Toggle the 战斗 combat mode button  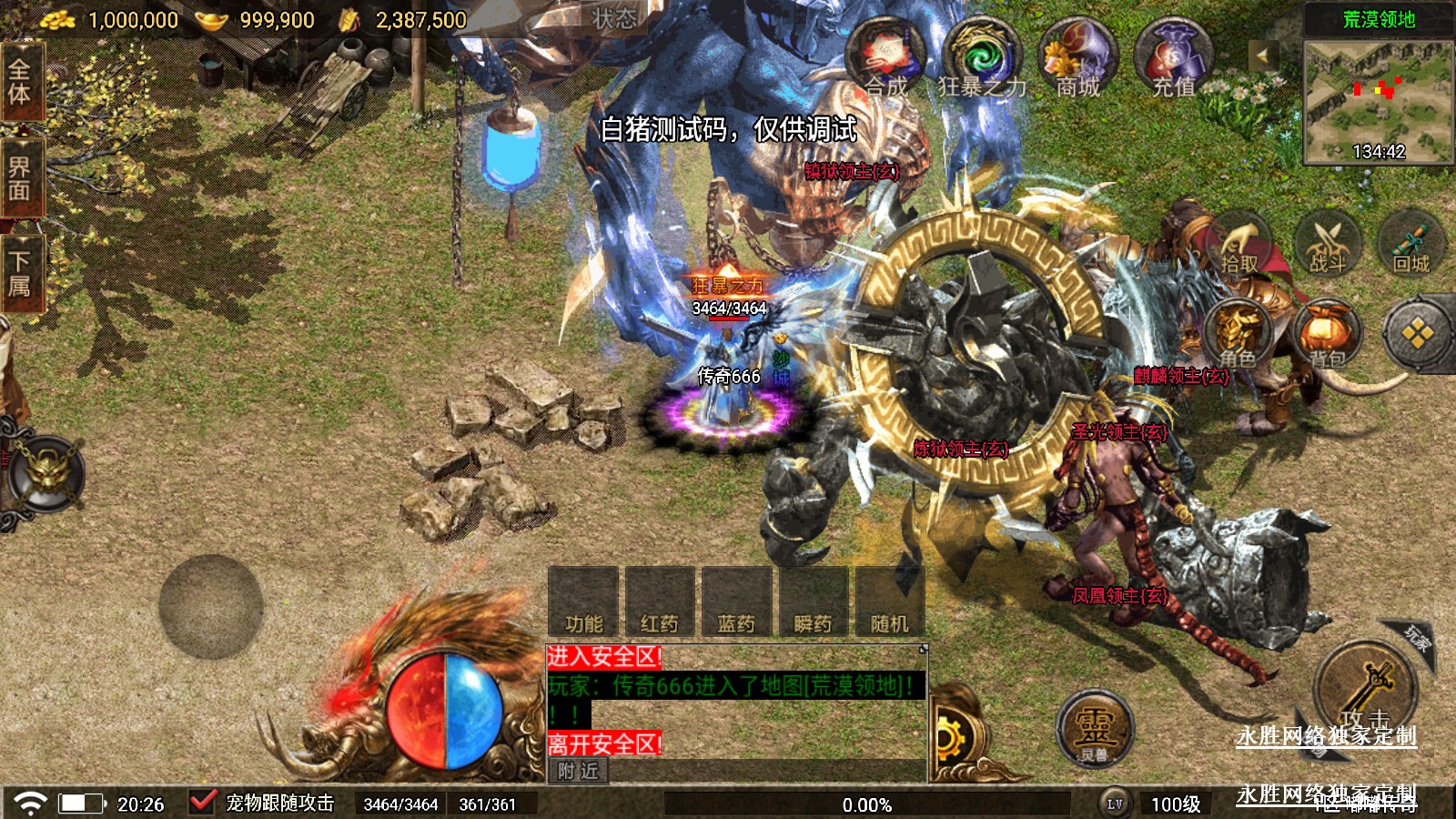click(1327, 246)
